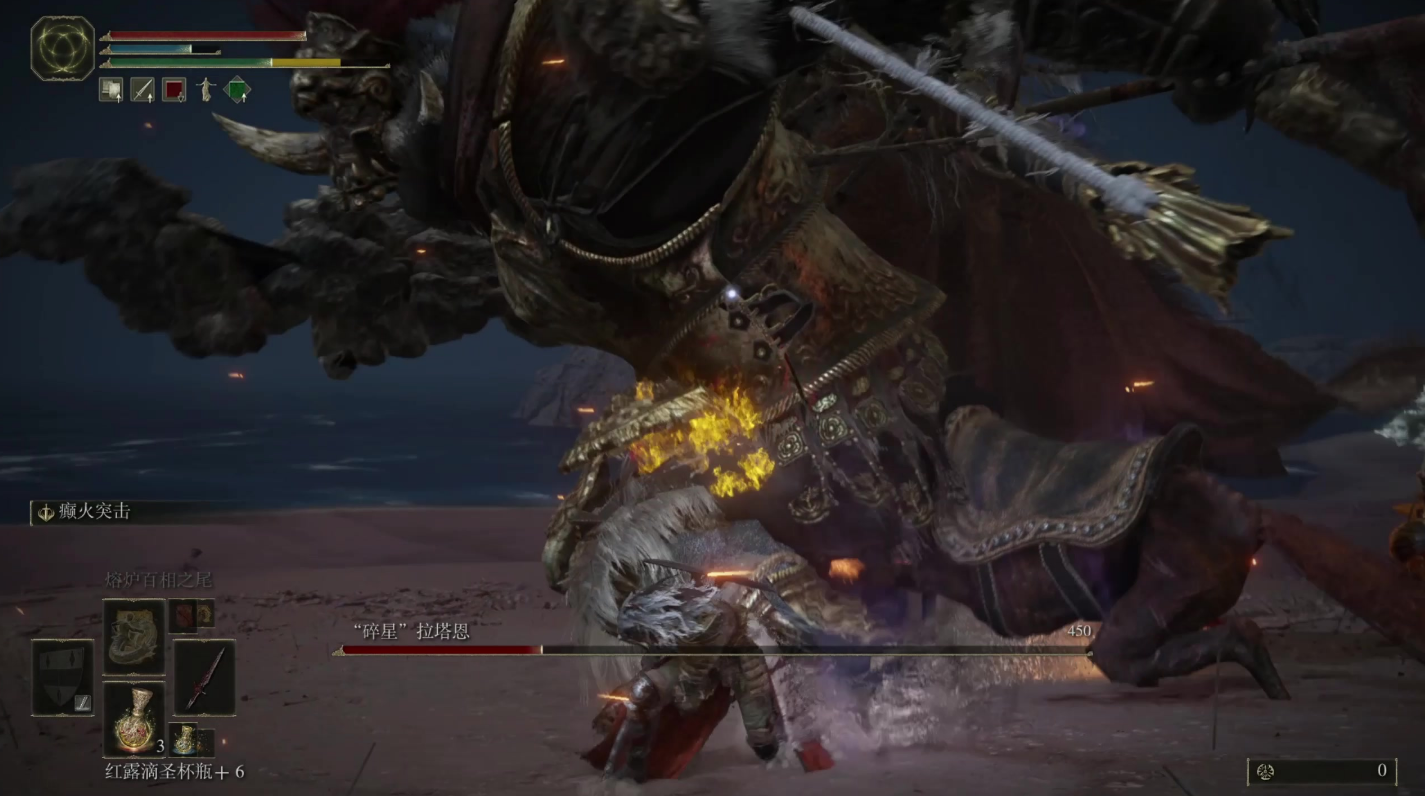Click the glowing great rune emblem
Viewport: 1425px width, 796px height.
tap(62, 48)
